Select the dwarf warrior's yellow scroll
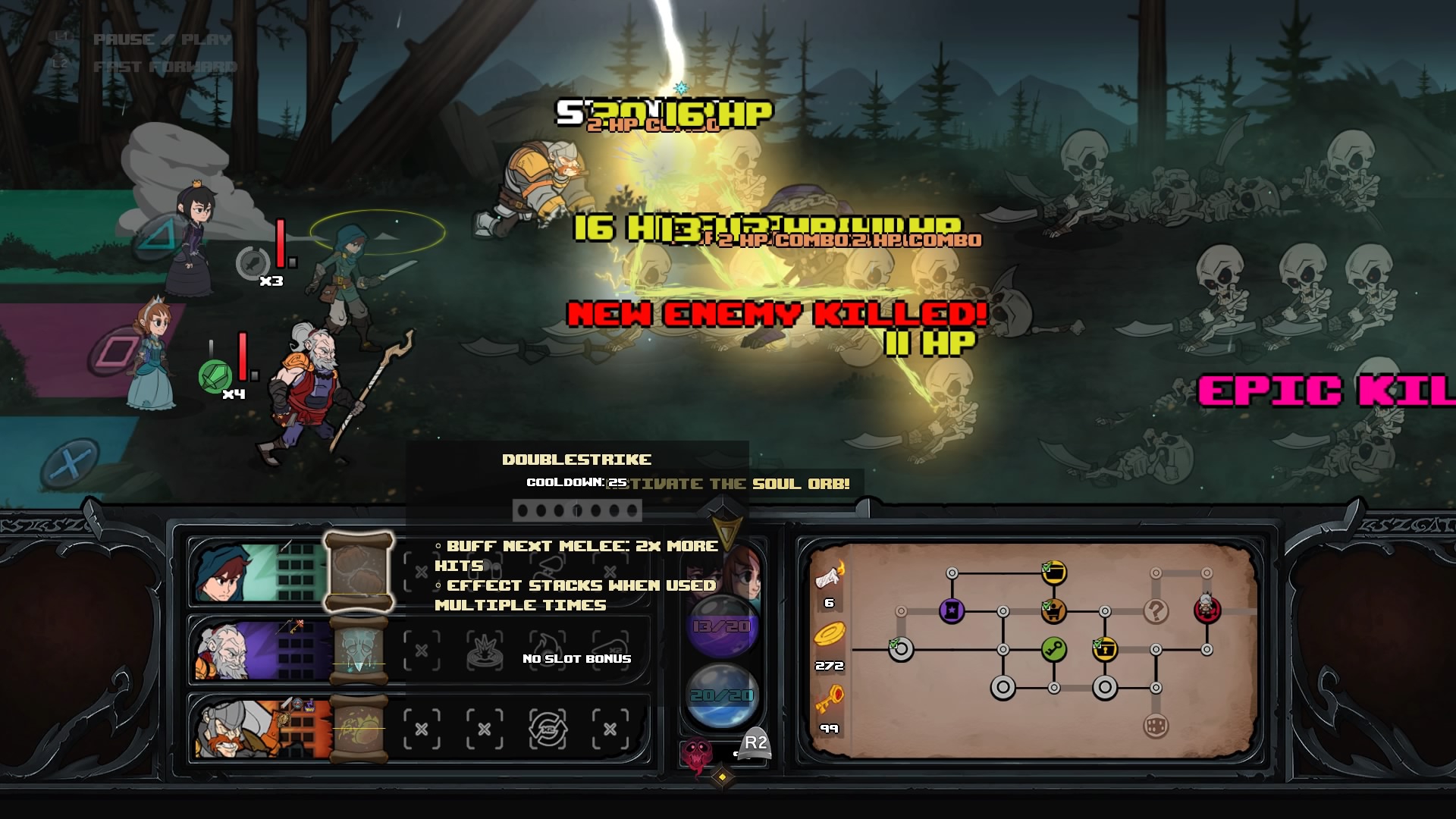The image size is (1456, 819). (x=359, y=729)
